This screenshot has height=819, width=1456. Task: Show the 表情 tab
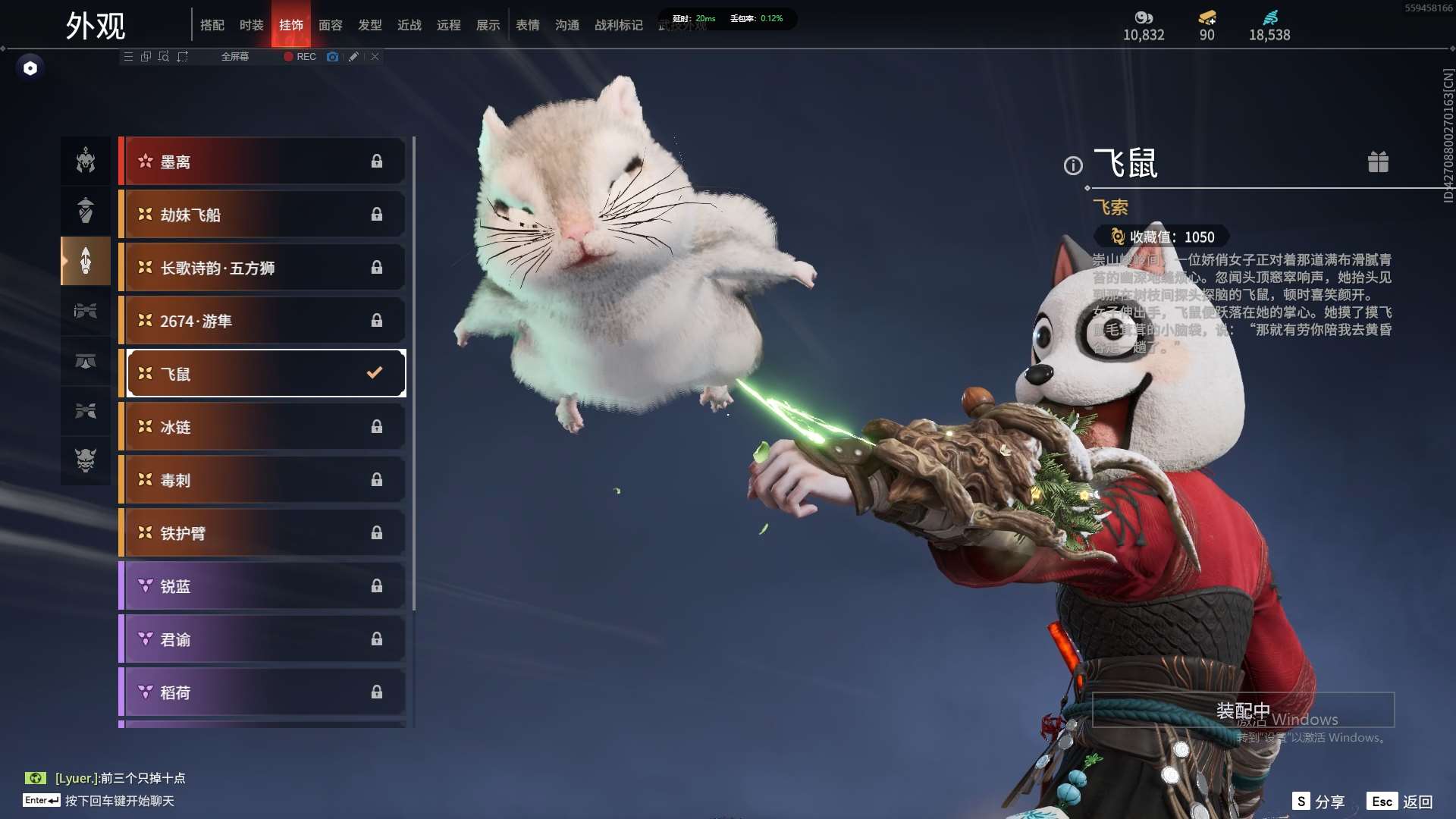pos(528,25)
